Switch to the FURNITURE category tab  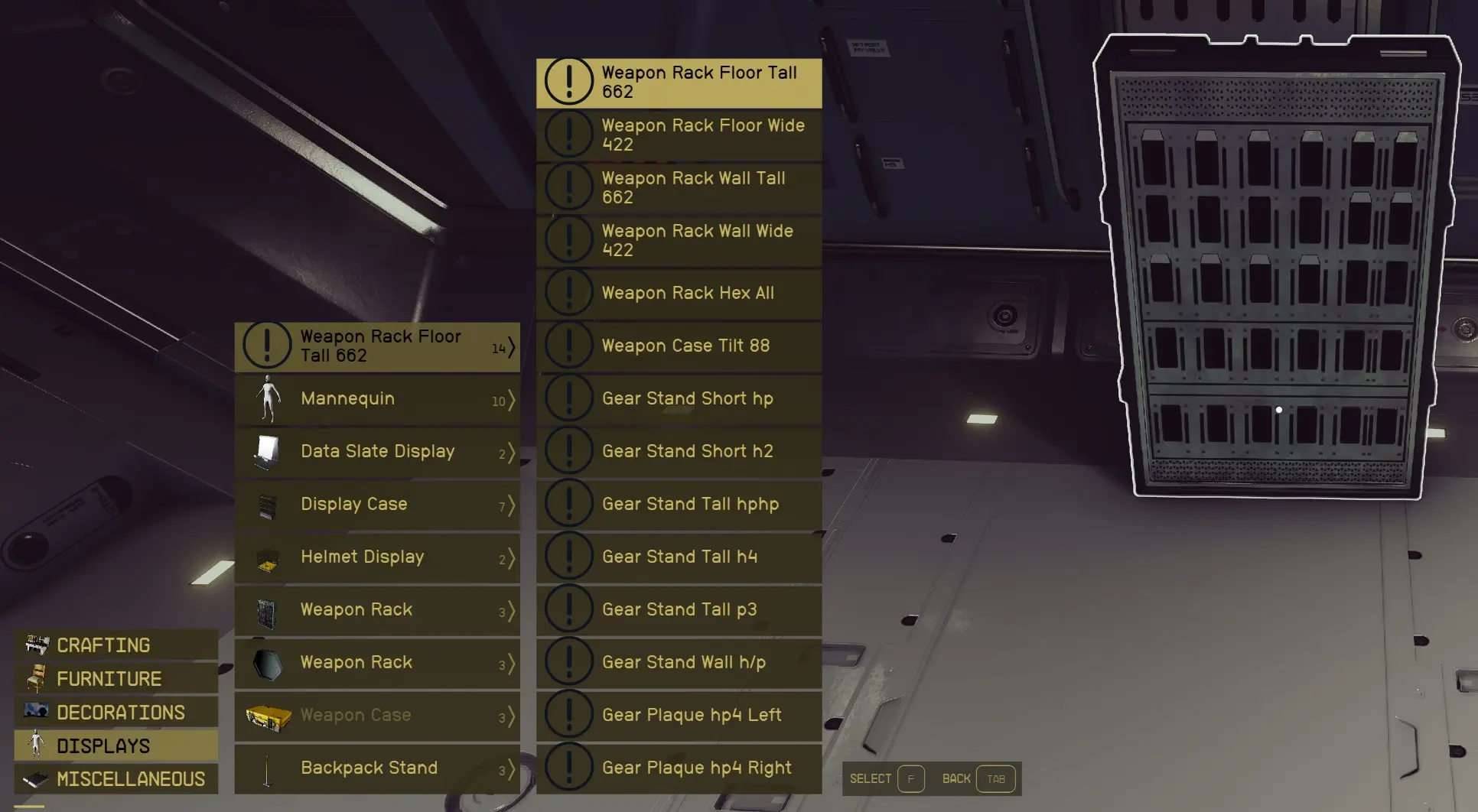coord(108,678)
